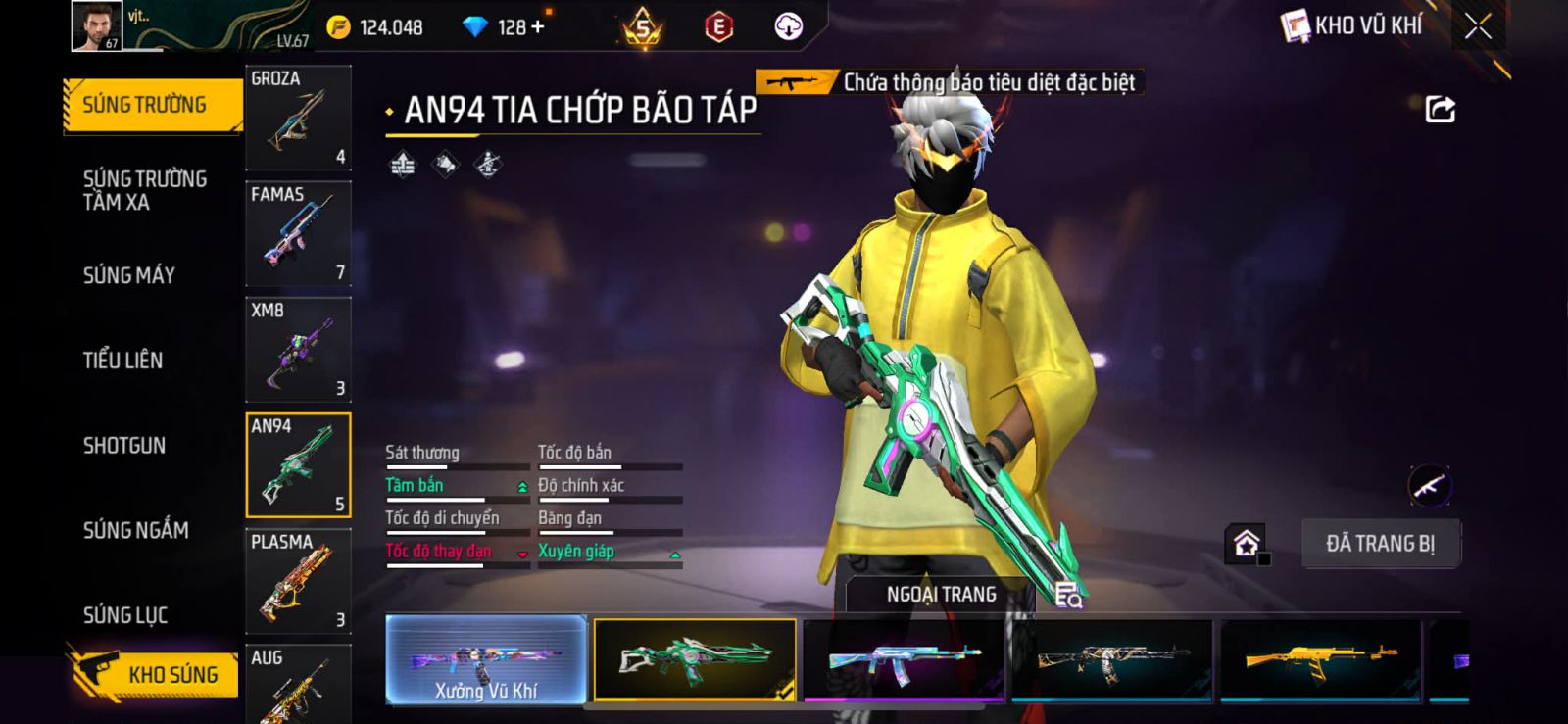The height and width of the screenshot is (724, 1568).
Task: Choose the XM8 weapon tile
Action: click(x=298, y=349)
